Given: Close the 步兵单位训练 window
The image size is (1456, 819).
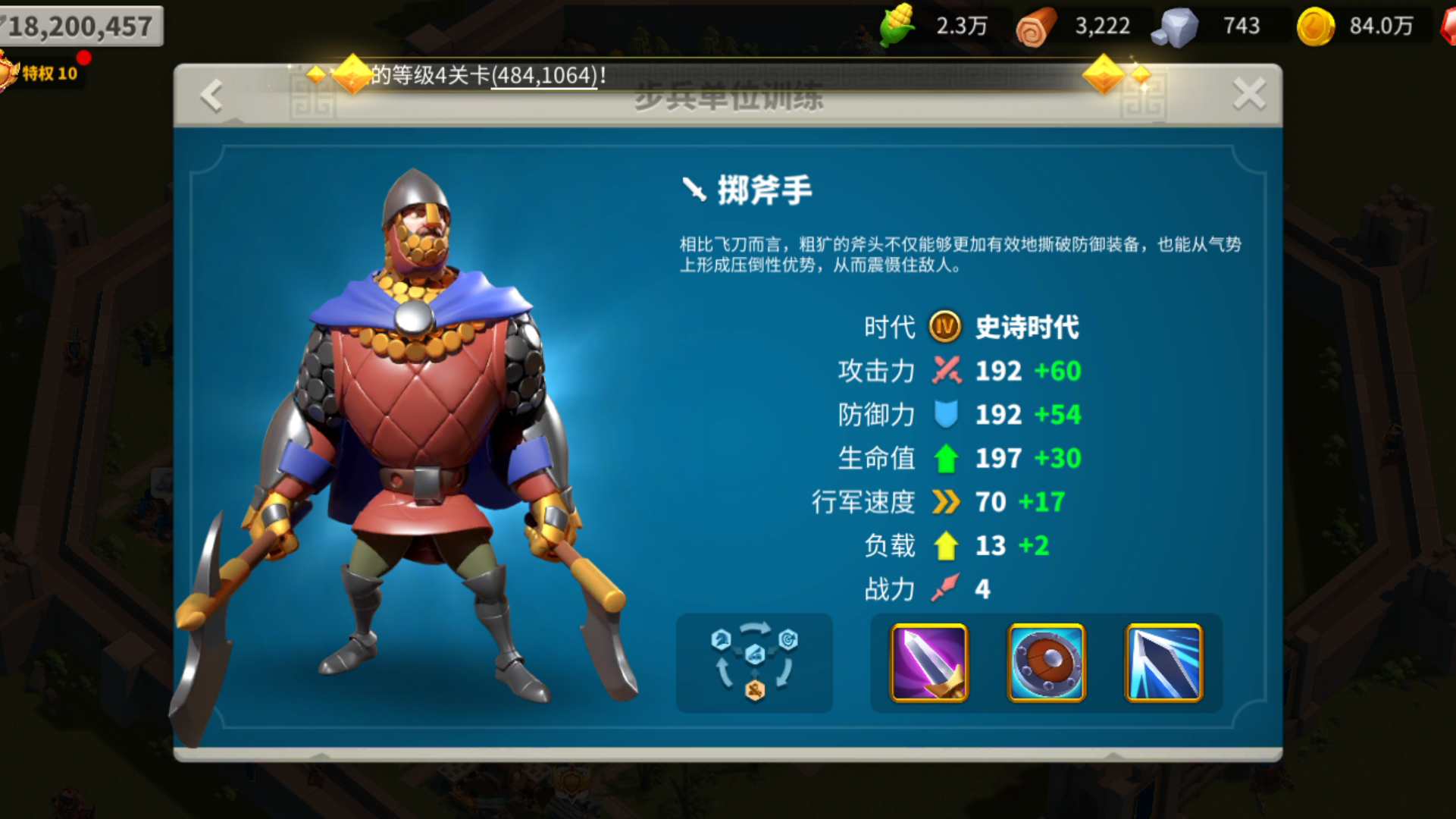Looking at the screenshot, I should pyautogui.click(x=1248, y=93).
